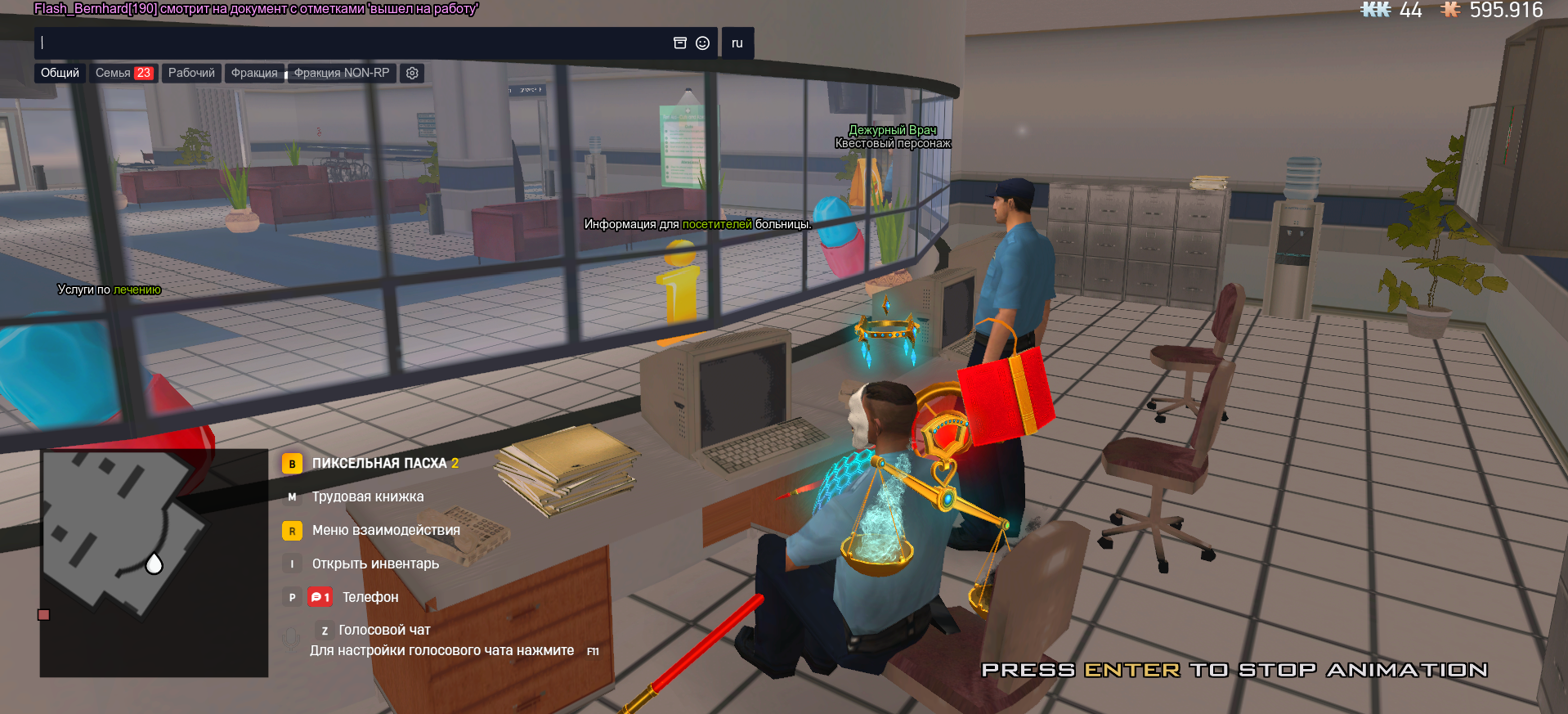Screen dimensions: 1568x714
Task: Switch to the Общий chat tab
Action: tap(60, 73)
